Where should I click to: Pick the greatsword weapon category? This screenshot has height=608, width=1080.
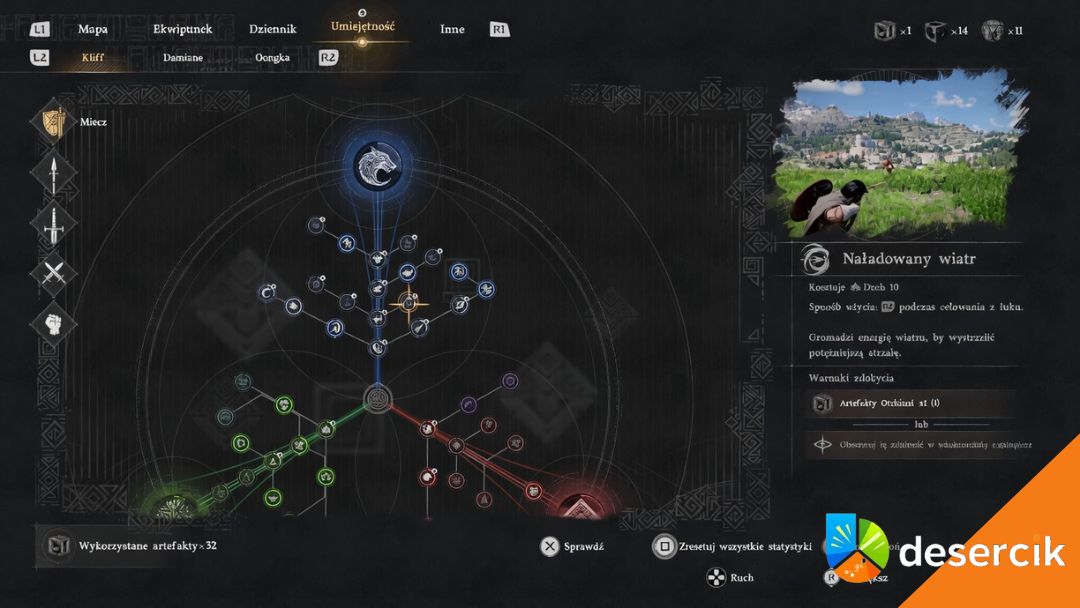[x=53, y=222]
